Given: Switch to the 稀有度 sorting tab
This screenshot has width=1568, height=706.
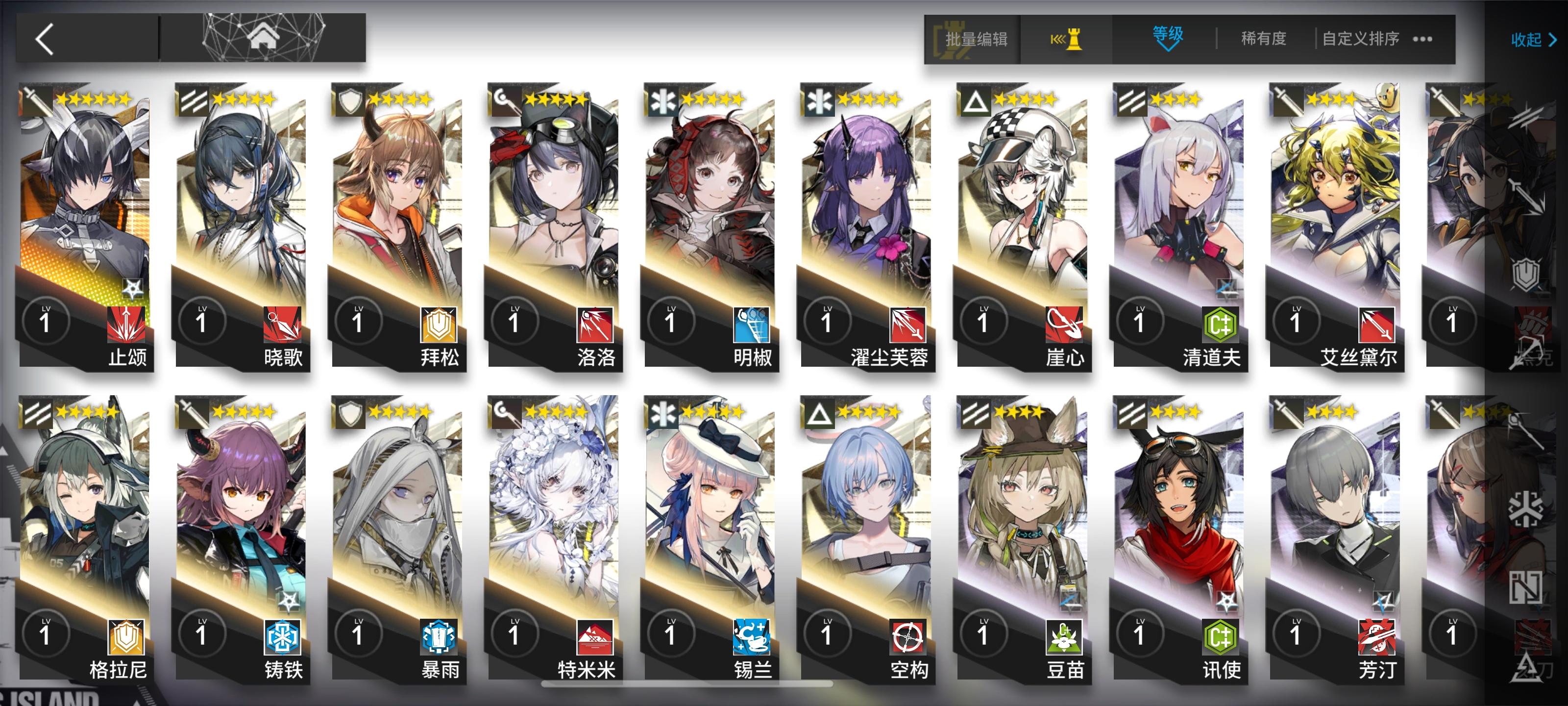Looking at the screenshot, I should [x=1263, y=38].
